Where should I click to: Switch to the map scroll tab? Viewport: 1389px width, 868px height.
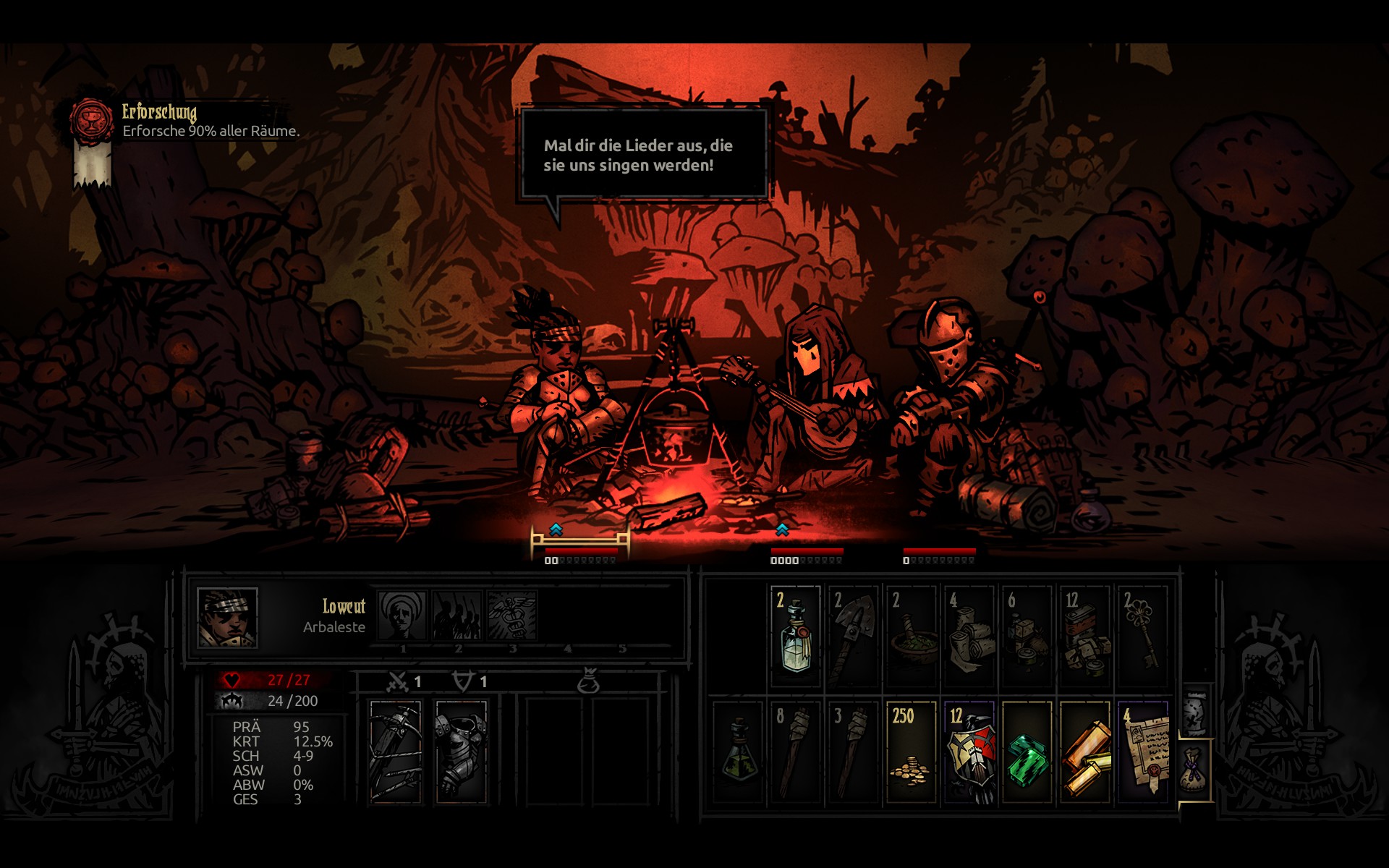tap(1194, 711)
